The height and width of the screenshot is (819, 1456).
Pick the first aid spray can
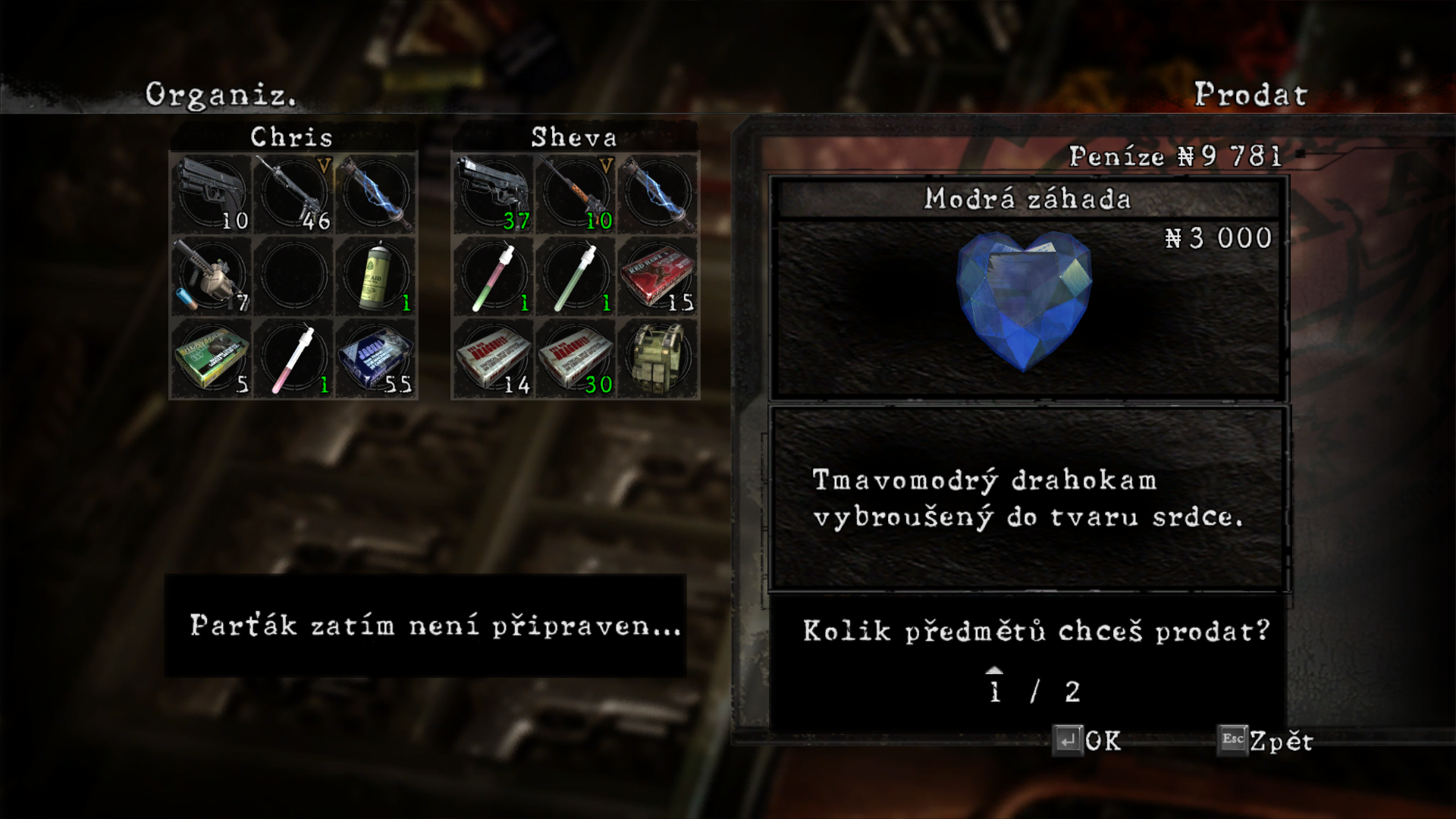tap(376, 276)
